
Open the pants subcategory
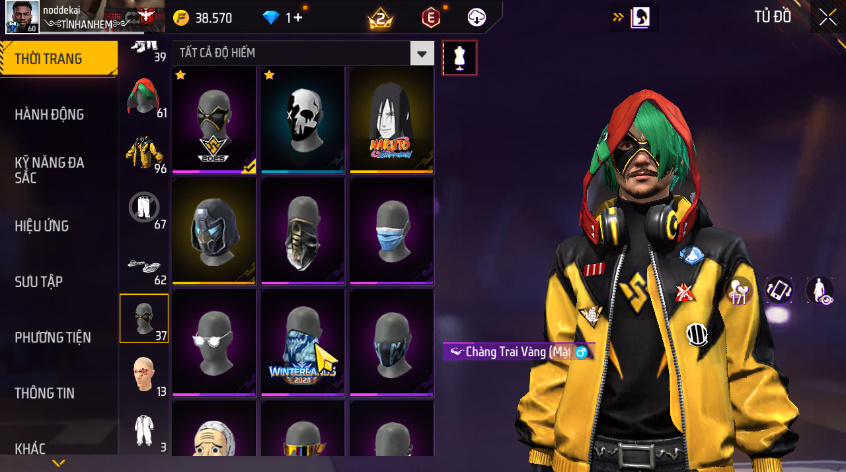(142, 208)
